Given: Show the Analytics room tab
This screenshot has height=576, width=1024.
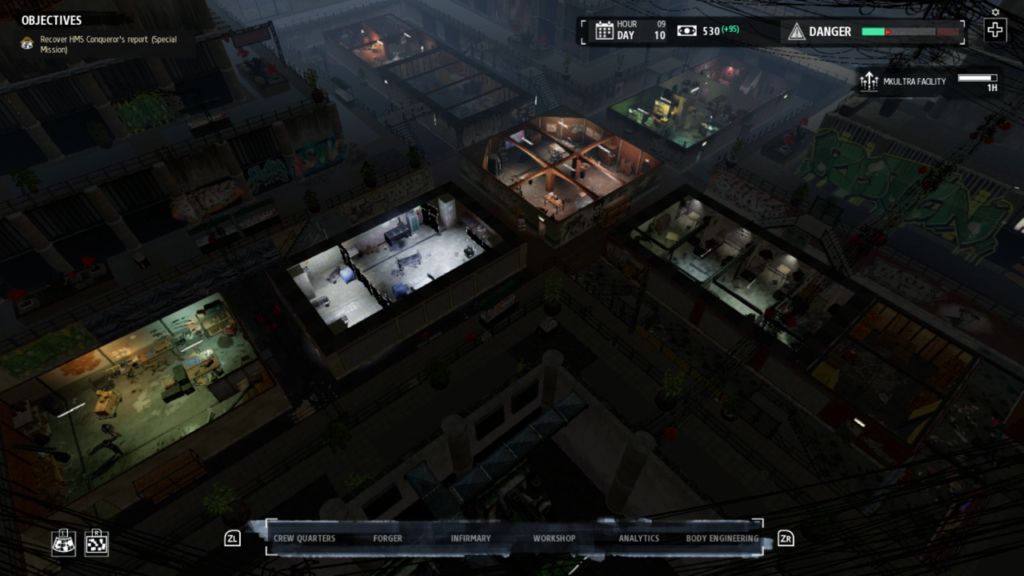Looking at the screenshot, I should point(639,538).
